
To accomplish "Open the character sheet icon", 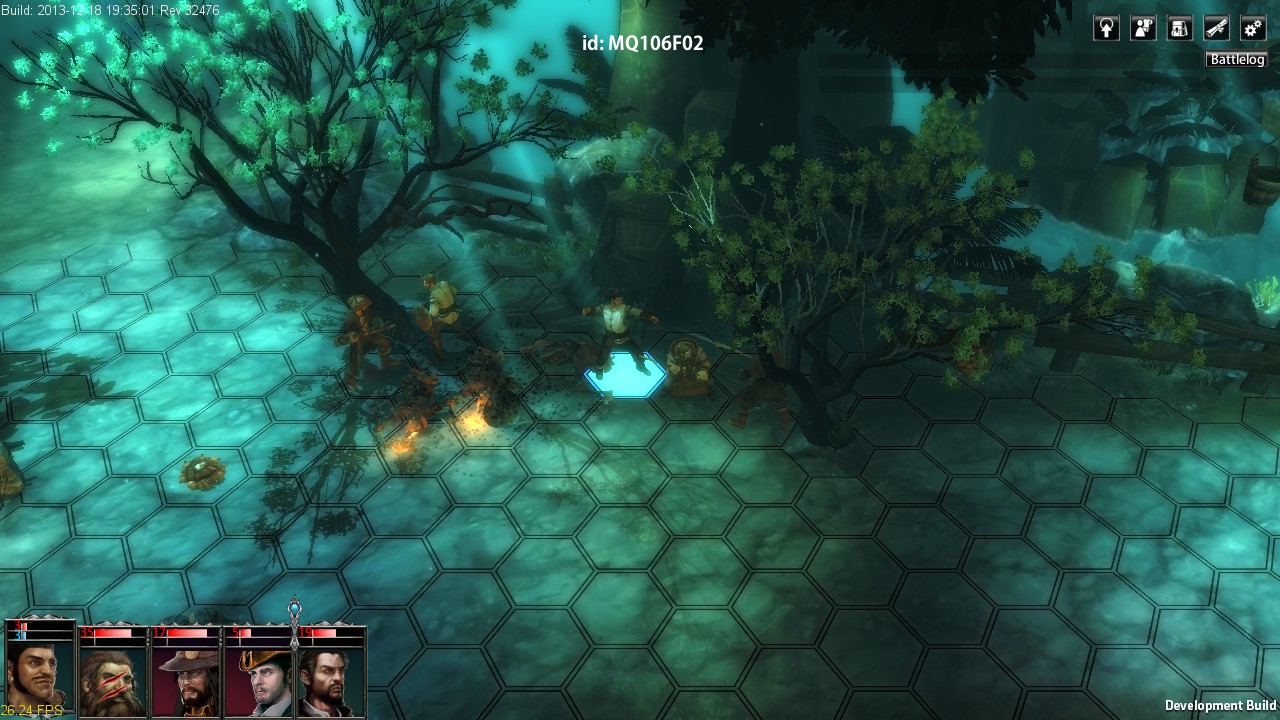I will (1143, 28).
